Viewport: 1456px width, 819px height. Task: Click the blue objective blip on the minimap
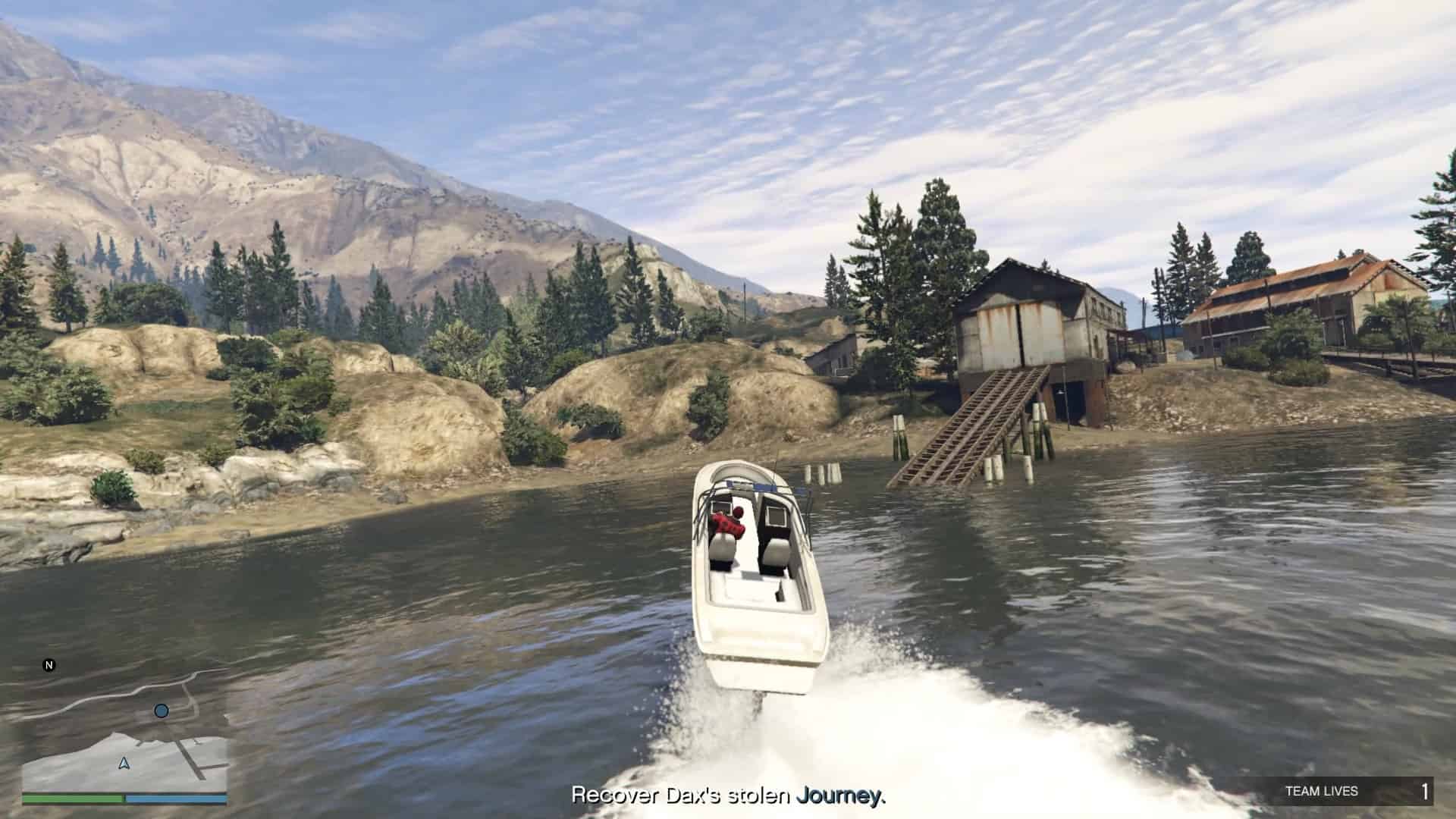point(161,711)
